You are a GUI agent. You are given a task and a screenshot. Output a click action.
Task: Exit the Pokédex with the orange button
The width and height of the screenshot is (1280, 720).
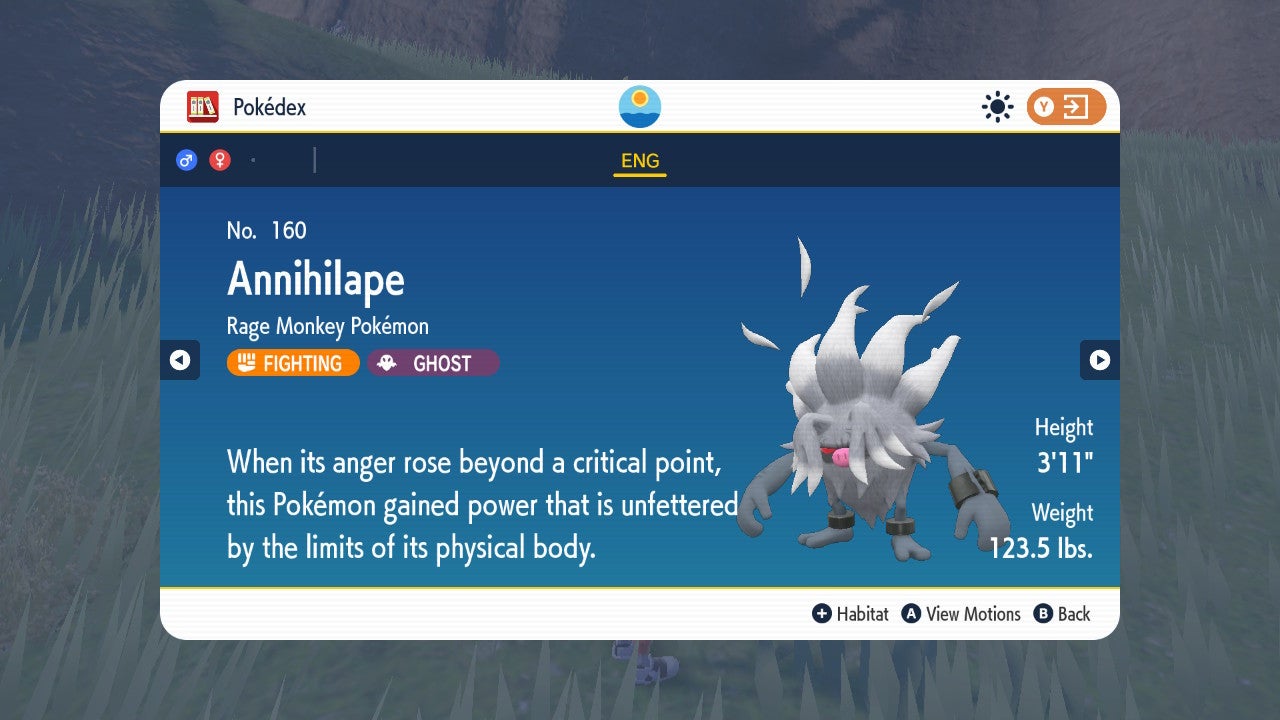pos(1066,107)
